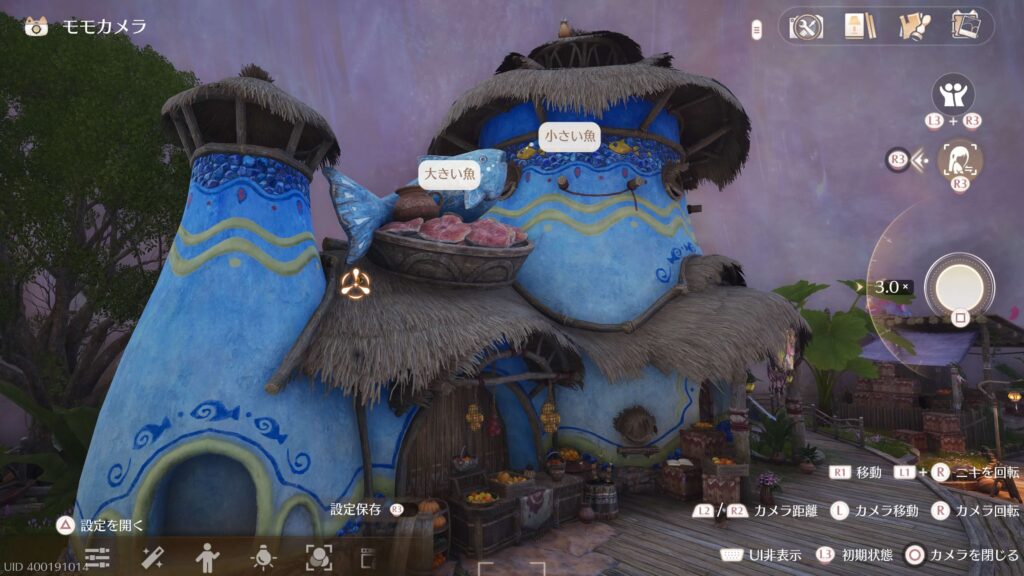
Task: Click the 小さい魚 label
Action: pyautogui.click(x=569, y=136)
